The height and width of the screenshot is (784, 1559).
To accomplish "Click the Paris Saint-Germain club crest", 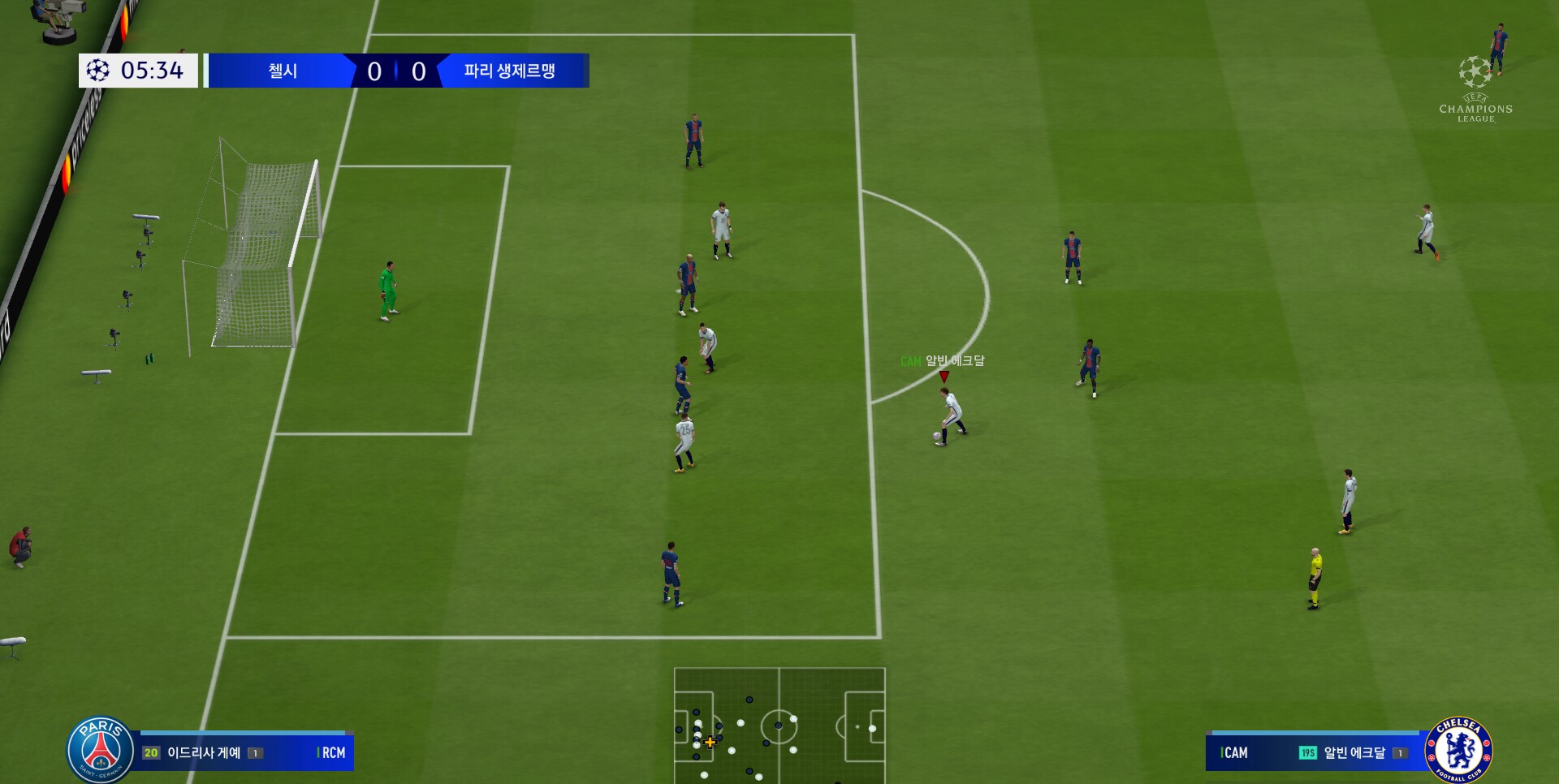I will (x=101, y=749).
